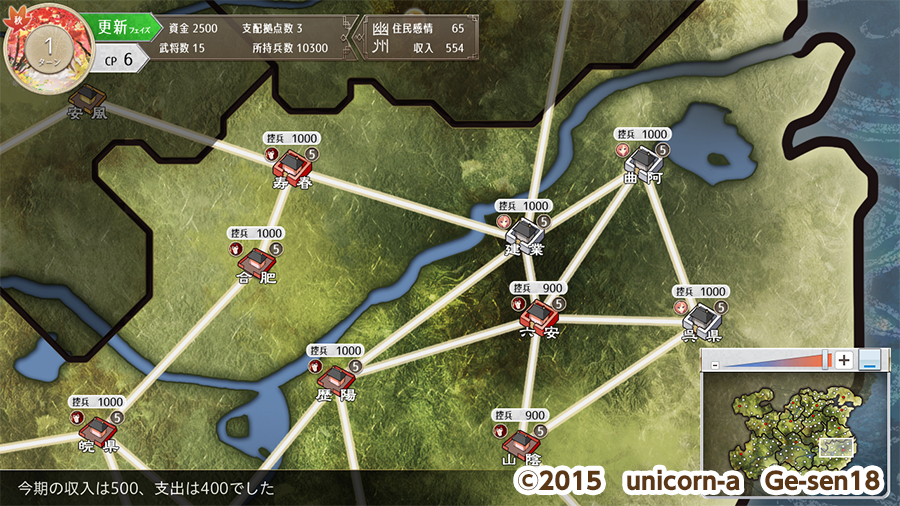
Task: Select the 曲阿 city node
Action: 642,160
